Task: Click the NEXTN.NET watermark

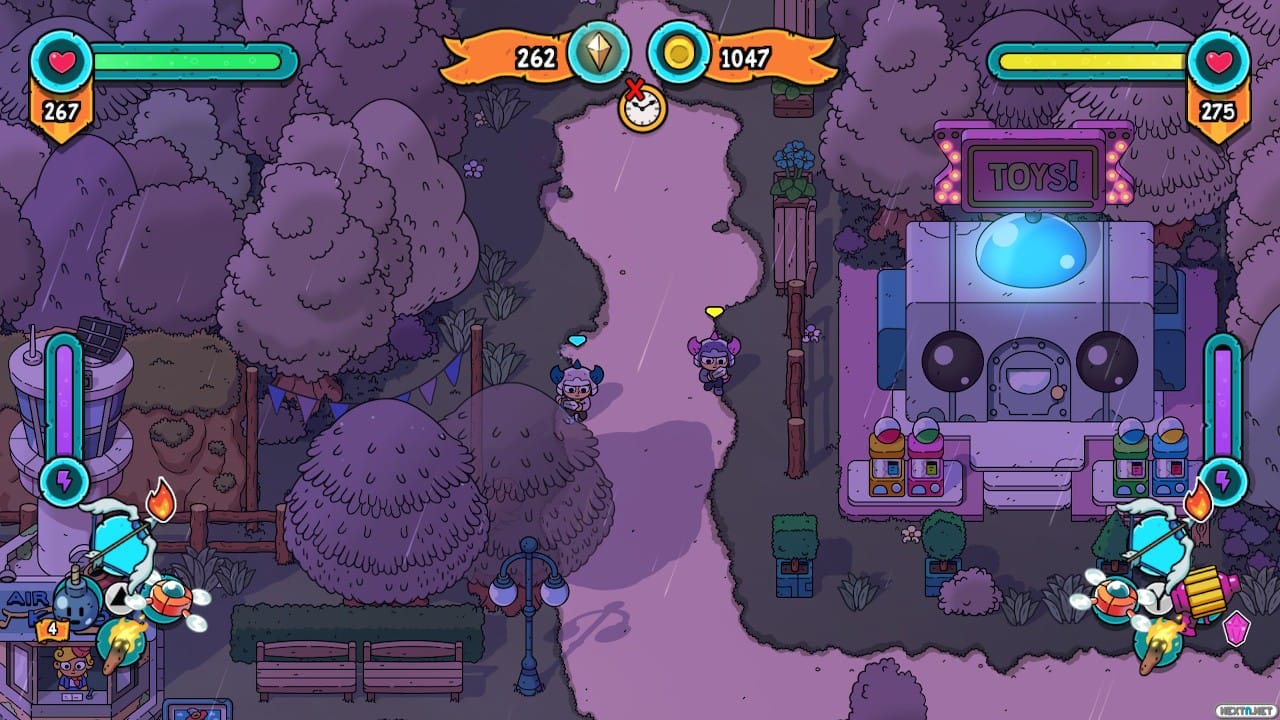Action: point(1246,709)
